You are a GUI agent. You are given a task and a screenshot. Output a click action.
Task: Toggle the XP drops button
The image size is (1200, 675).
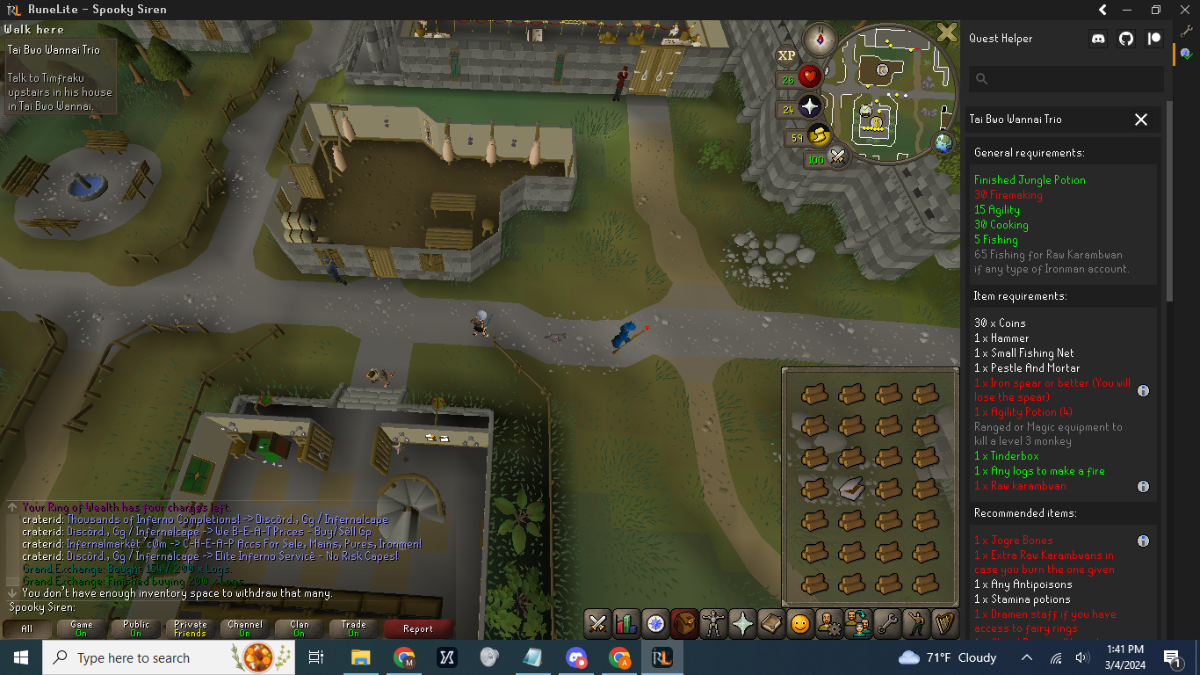click(x=786, y=56)
